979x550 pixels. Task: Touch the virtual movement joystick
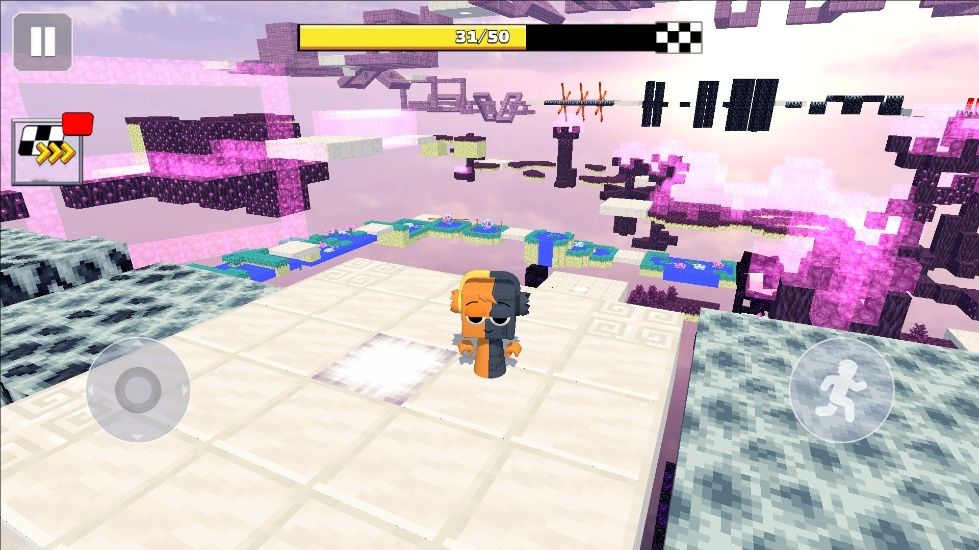(x=138, y=389)
